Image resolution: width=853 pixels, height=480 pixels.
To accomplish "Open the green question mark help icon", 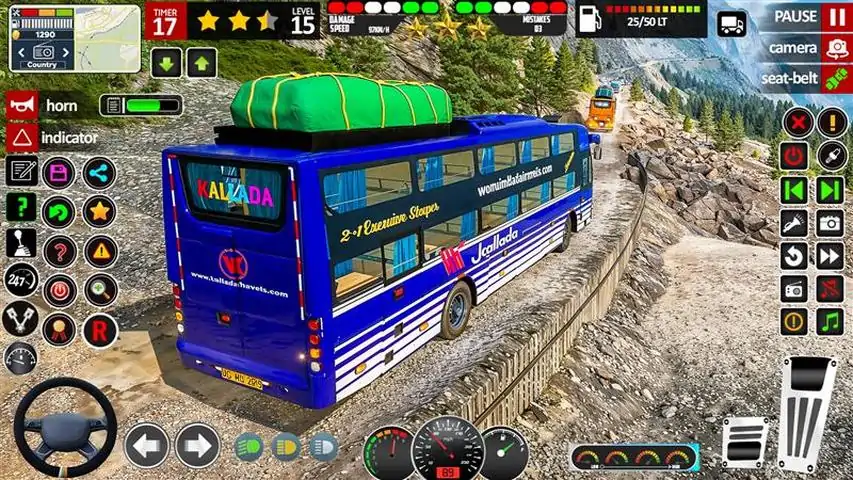I will [22, 208].
